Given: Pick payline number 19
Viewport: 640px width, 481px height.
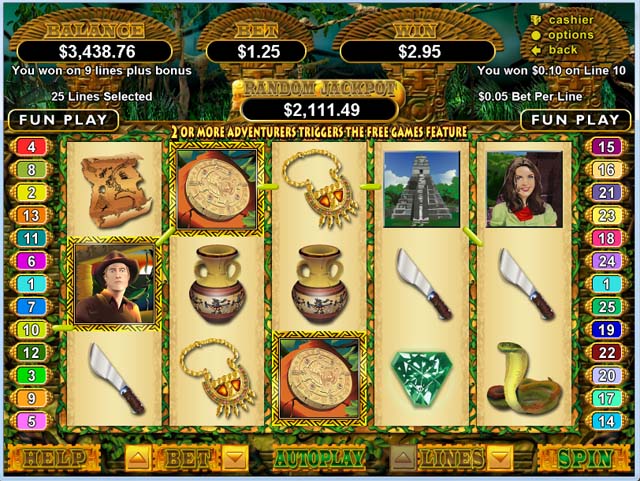Looking at the screenshot, I should coord(606,329).
